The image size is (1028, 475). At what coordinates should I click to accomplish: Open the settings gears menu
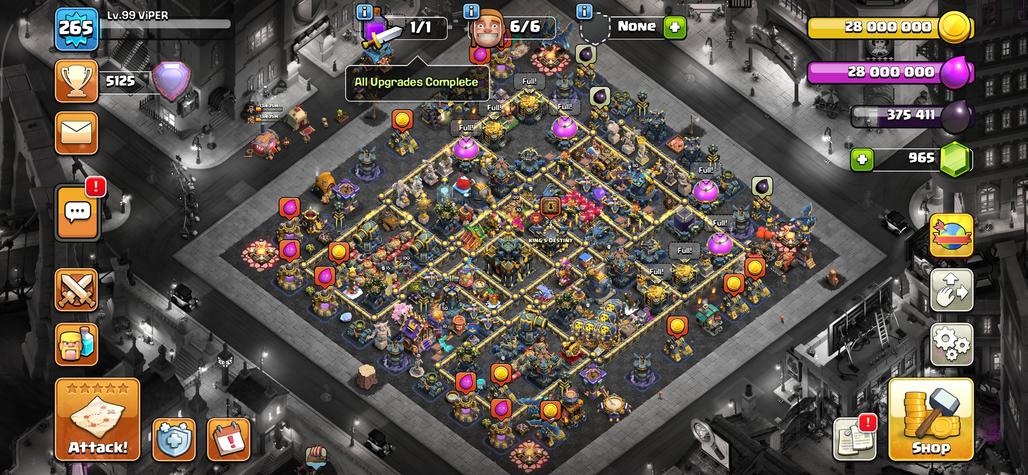(951, 344)
